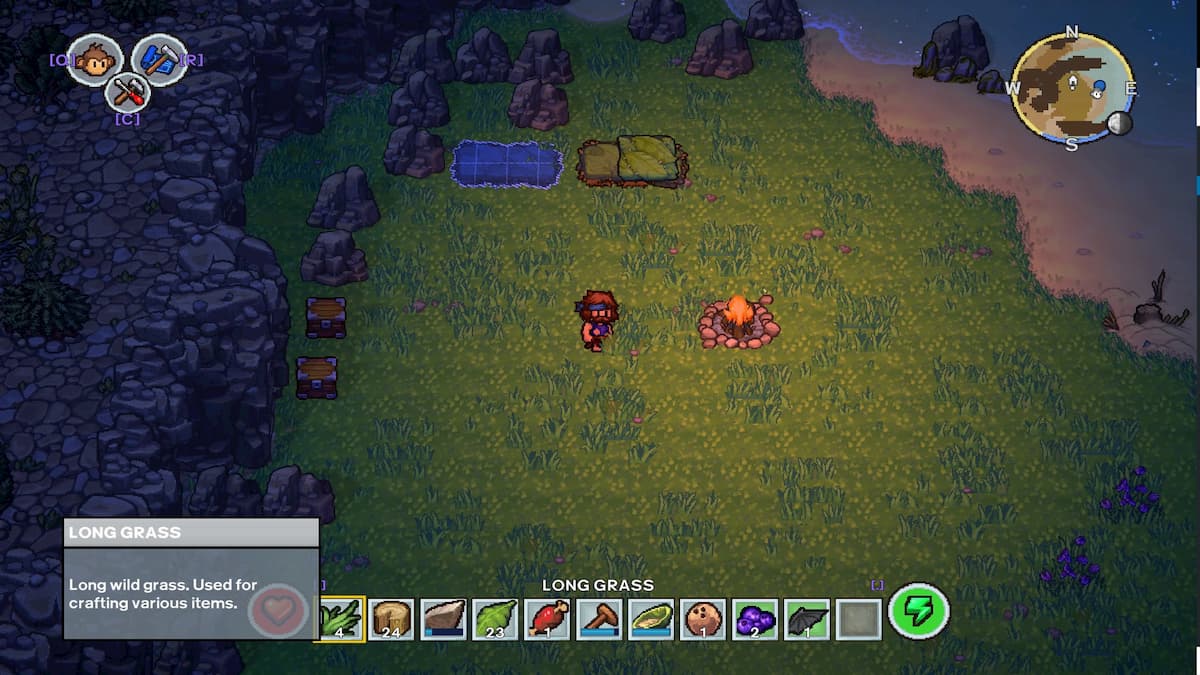This screenshot has width=1200, height=675.
Task: Open the screwdriver and hammer crafting menu
Action: [127, 93]
